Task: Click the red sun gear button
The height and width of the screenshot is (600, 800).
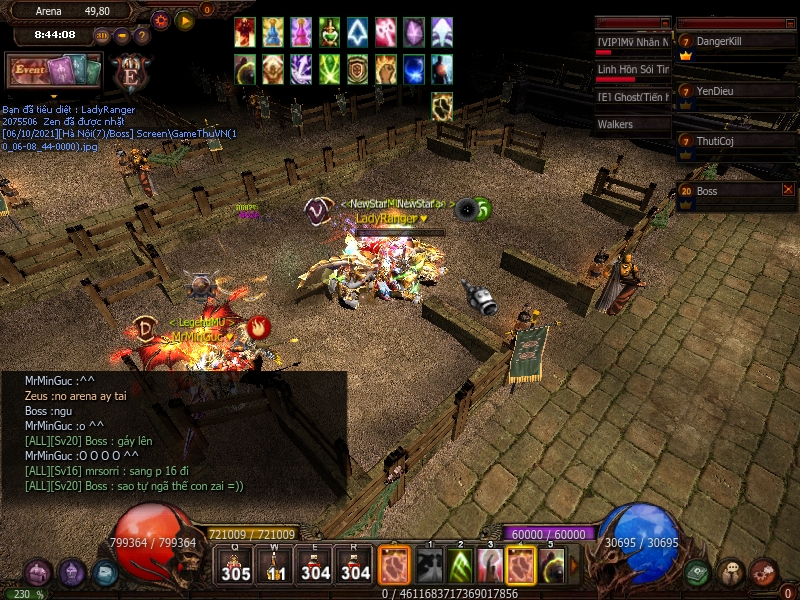Action: pyautogui.click(x=161, y=19)
